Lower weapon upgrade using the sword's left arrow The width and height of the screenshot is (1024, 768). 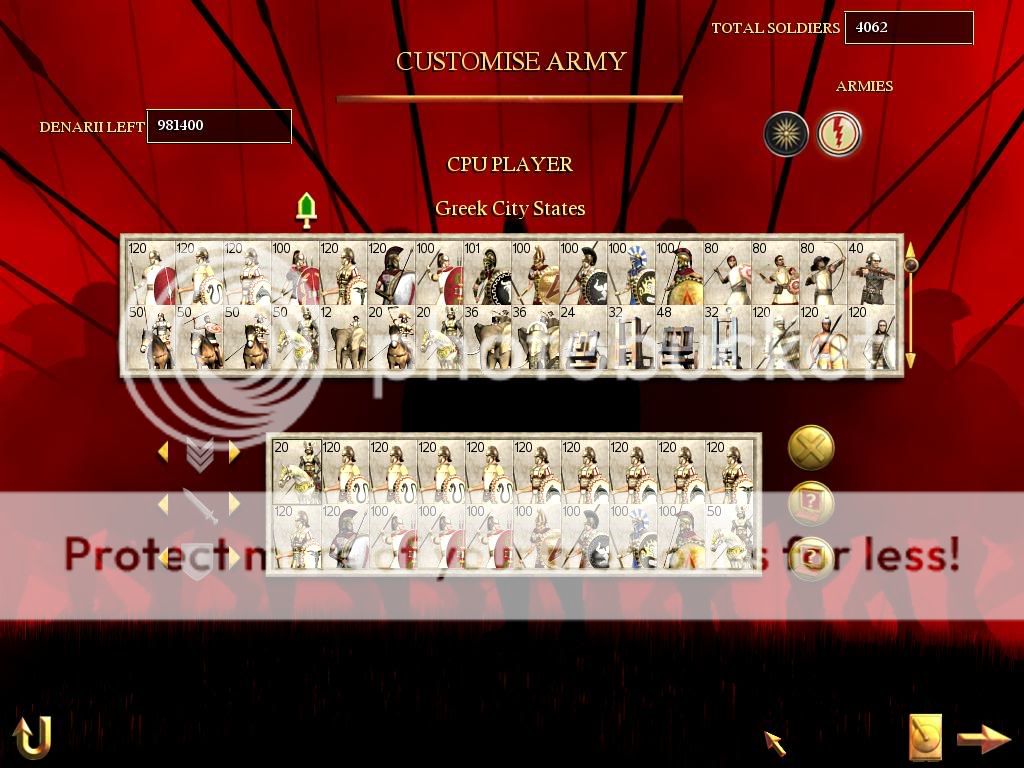163,505
